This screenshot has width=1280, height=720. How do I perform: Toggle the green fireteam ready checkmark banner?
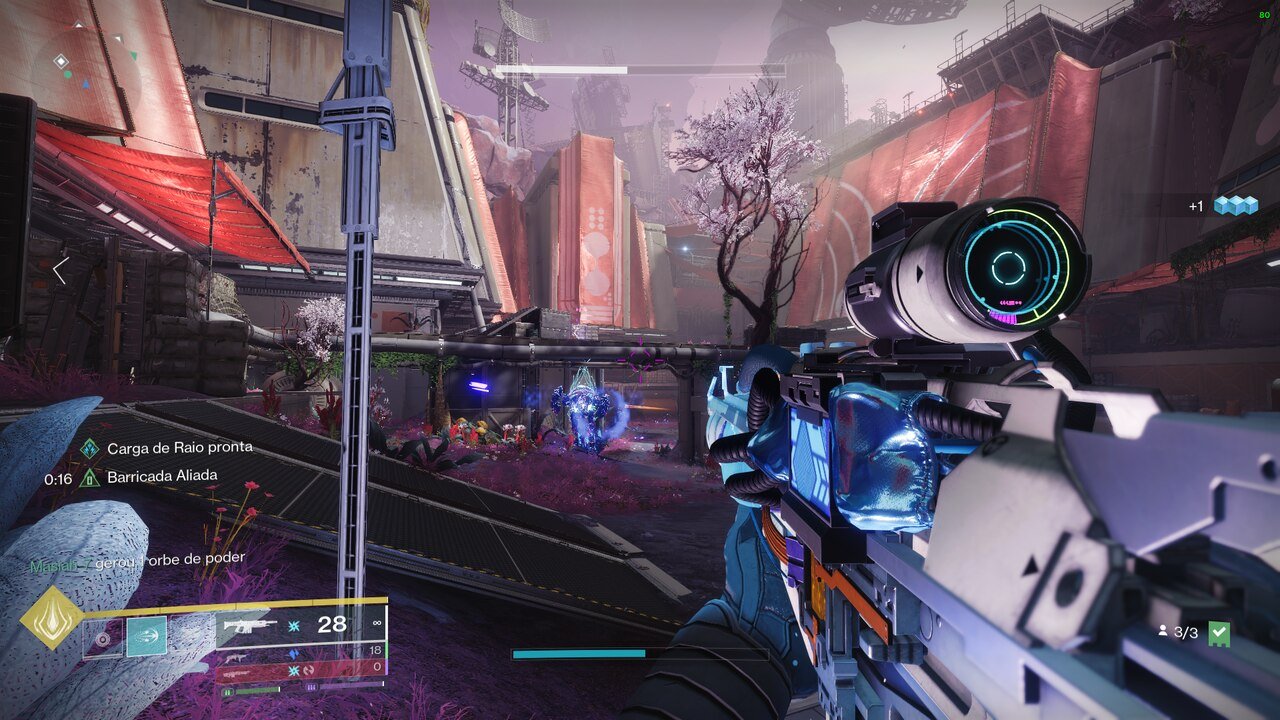(x=1220, y=632)
